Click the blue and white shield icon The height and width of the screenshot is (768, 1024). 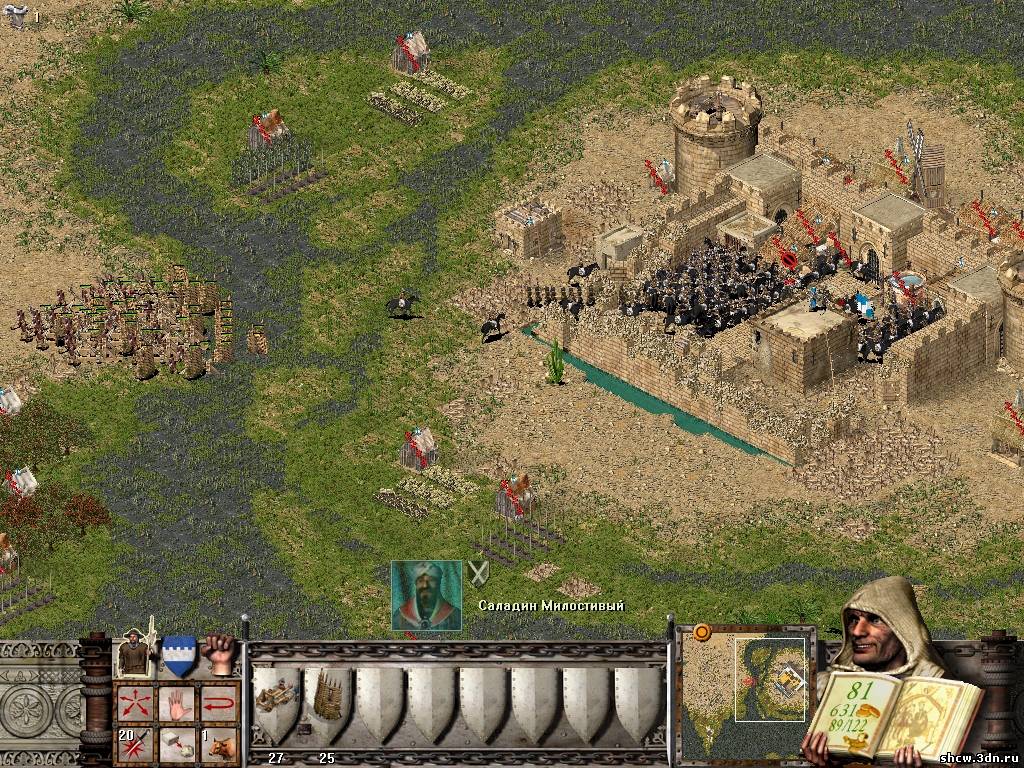click(179, 655)
